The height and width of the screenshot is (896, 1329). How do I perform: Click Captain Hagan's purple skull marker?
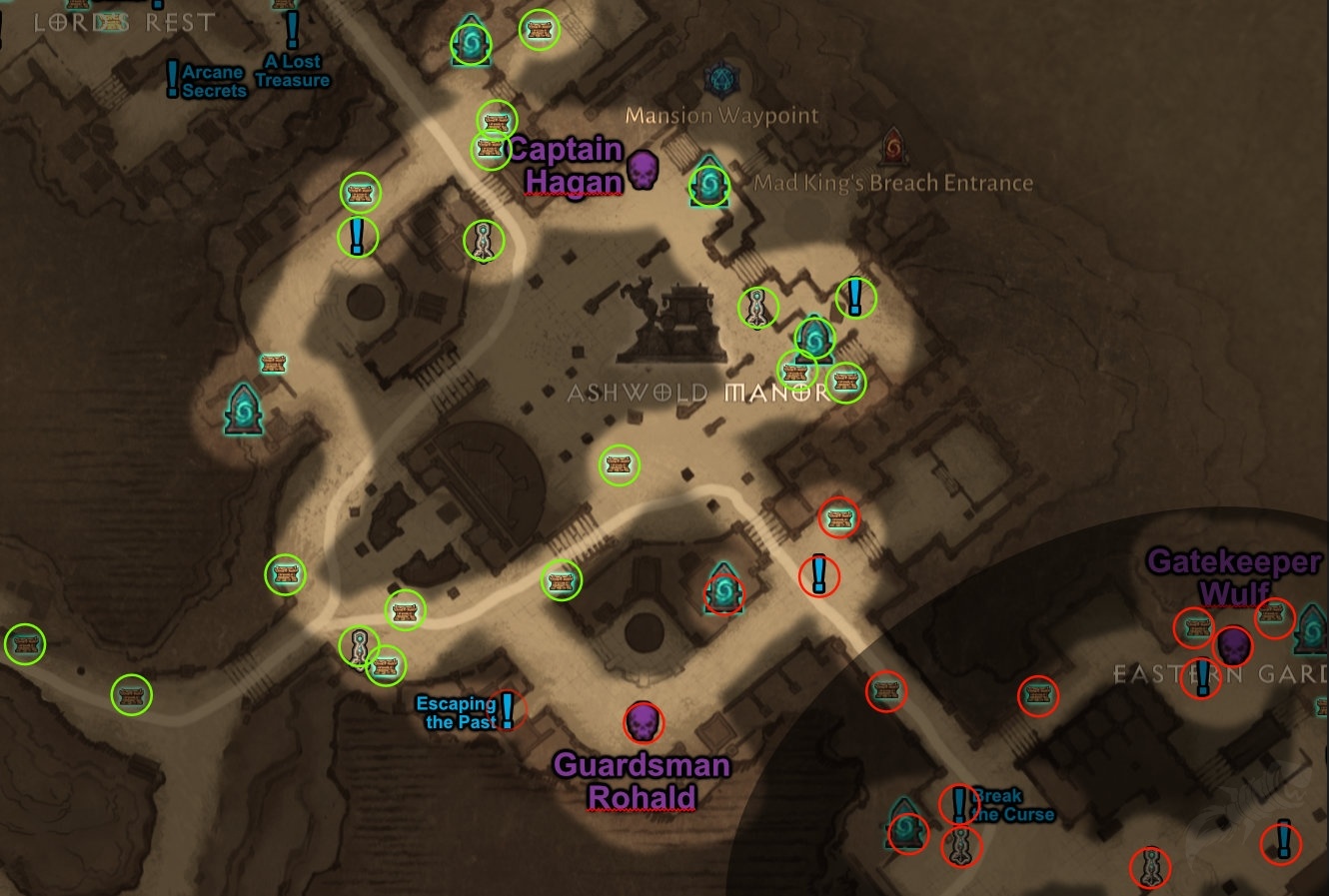click(645, 169)
